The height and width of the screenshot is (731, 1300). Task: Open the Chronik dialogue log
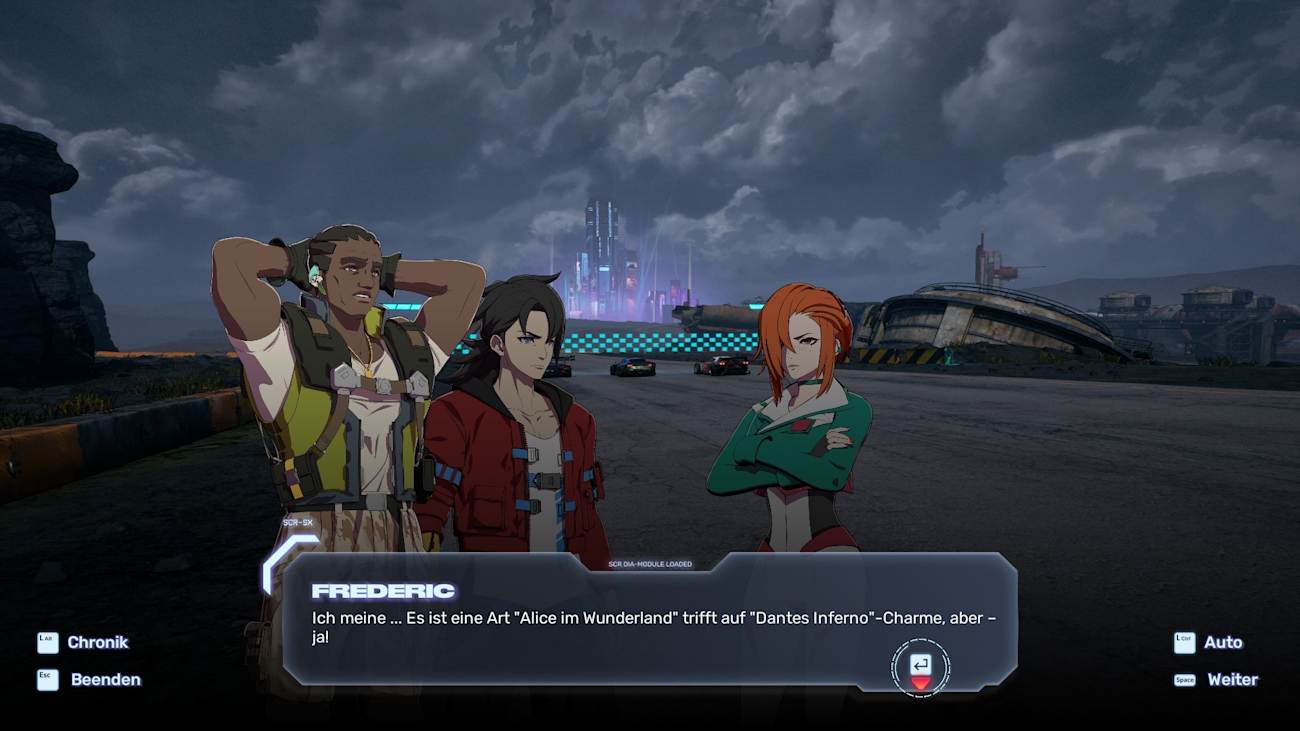click(x=97, y=643)
